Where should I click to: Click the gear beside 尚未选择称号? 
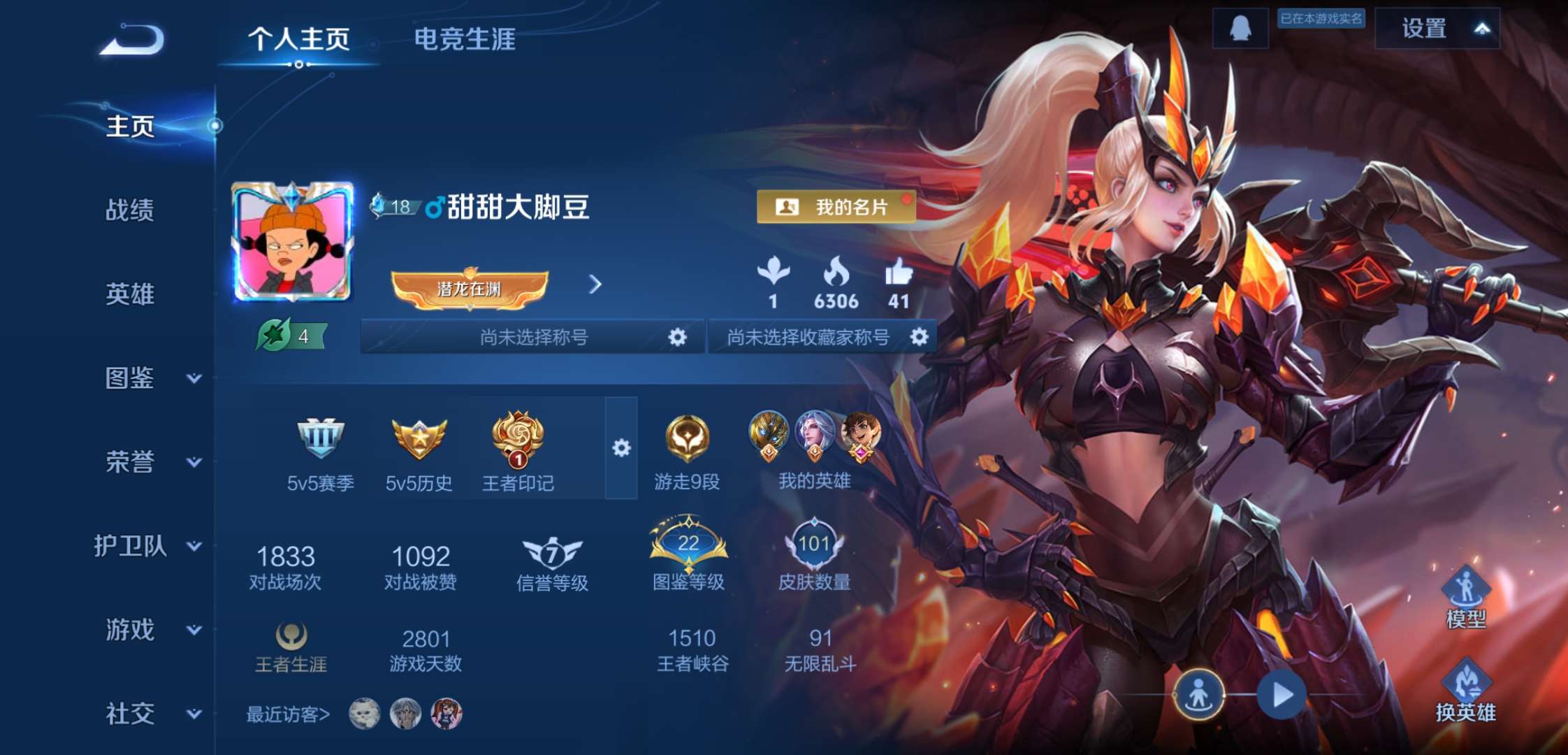676,336
